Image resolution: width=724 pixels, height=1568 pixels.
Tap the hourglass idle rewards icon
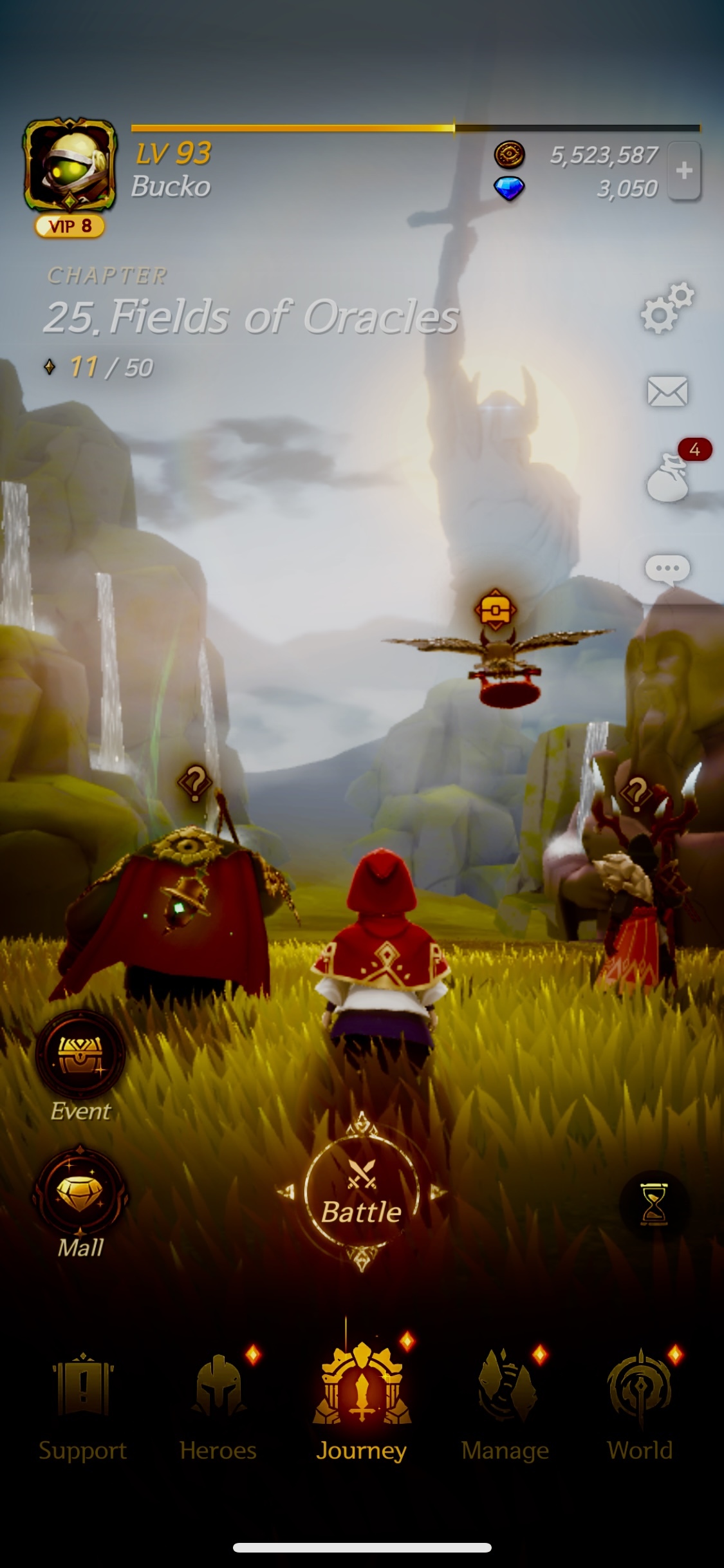click(x=654, y=1203)
